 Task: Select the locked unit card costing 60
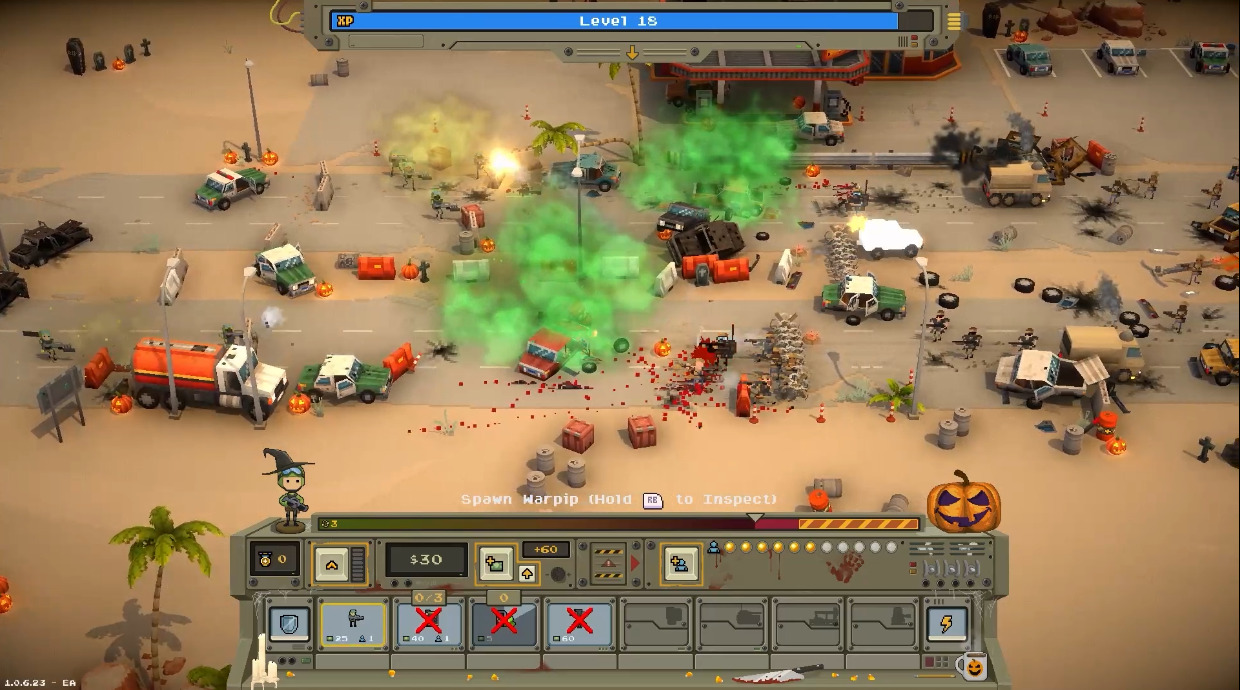point(579,624)
